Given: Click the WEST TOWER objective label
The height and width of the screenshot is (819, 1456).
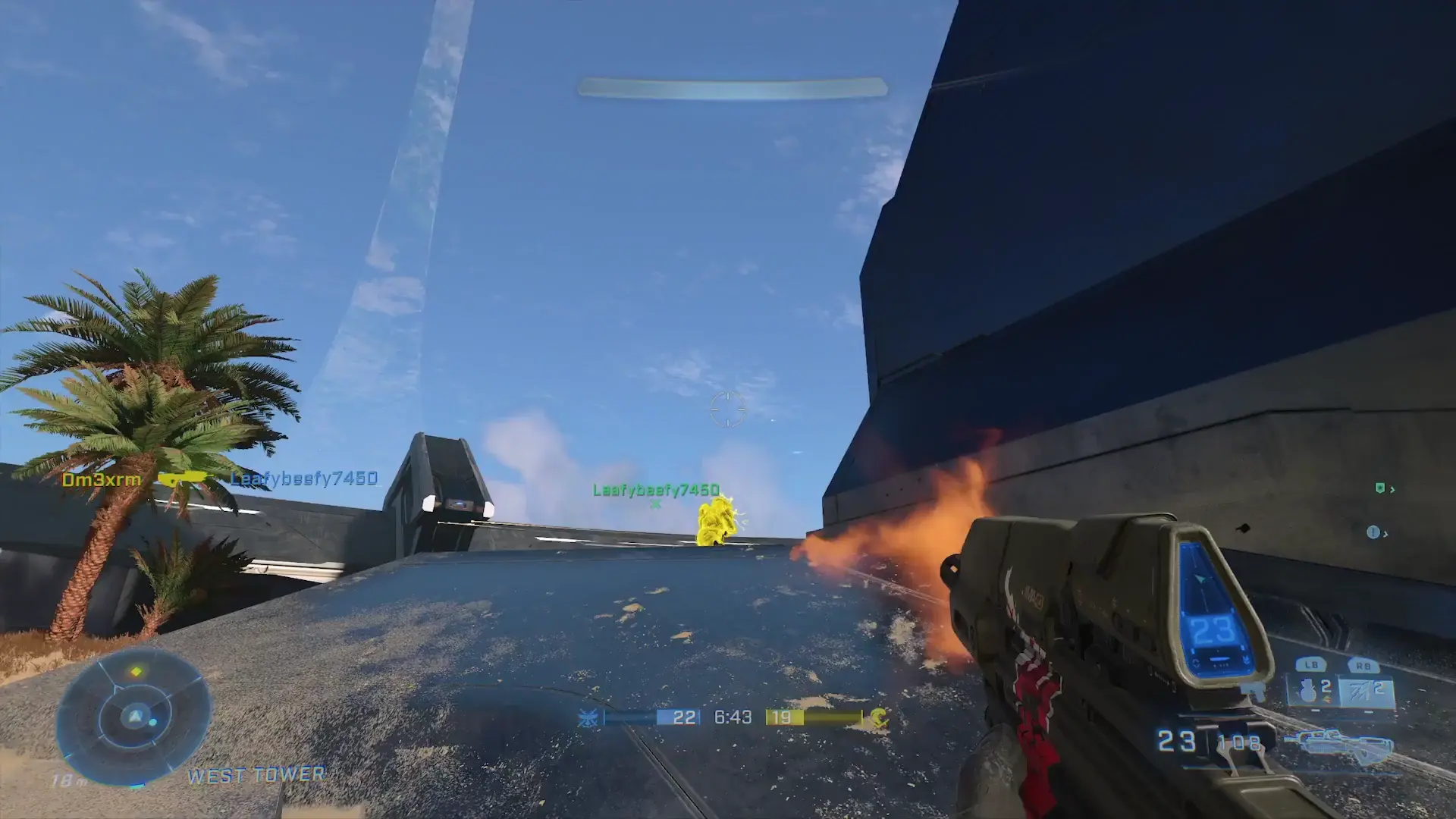Looking at the screenshot, I should point(256,775).
